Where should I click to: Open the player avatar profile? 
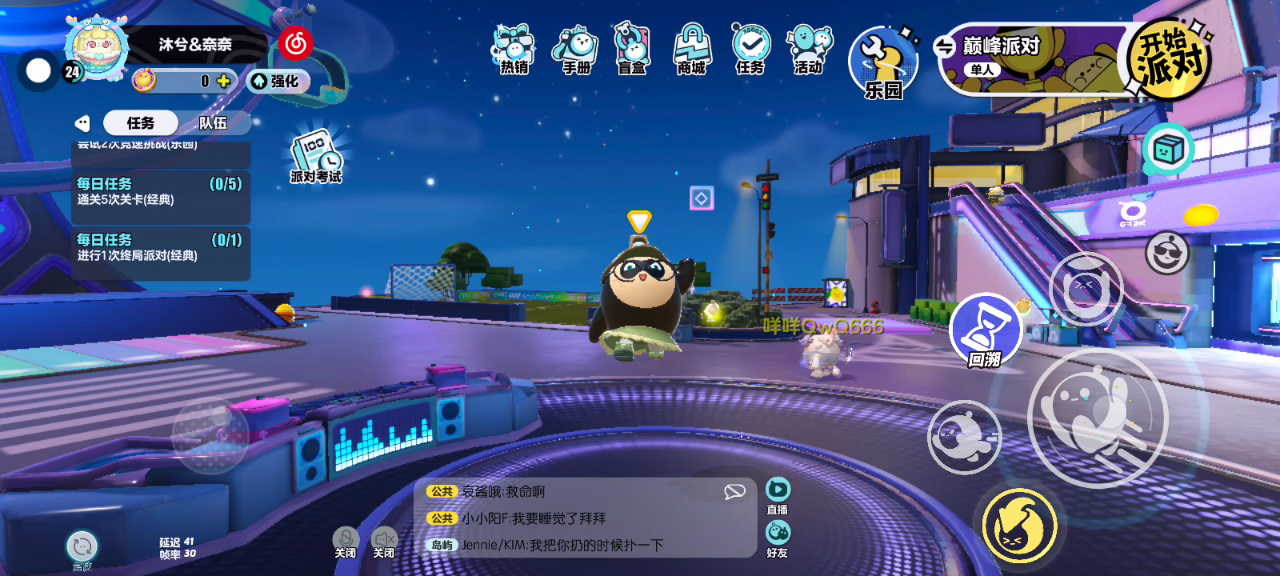coord(97,48)
